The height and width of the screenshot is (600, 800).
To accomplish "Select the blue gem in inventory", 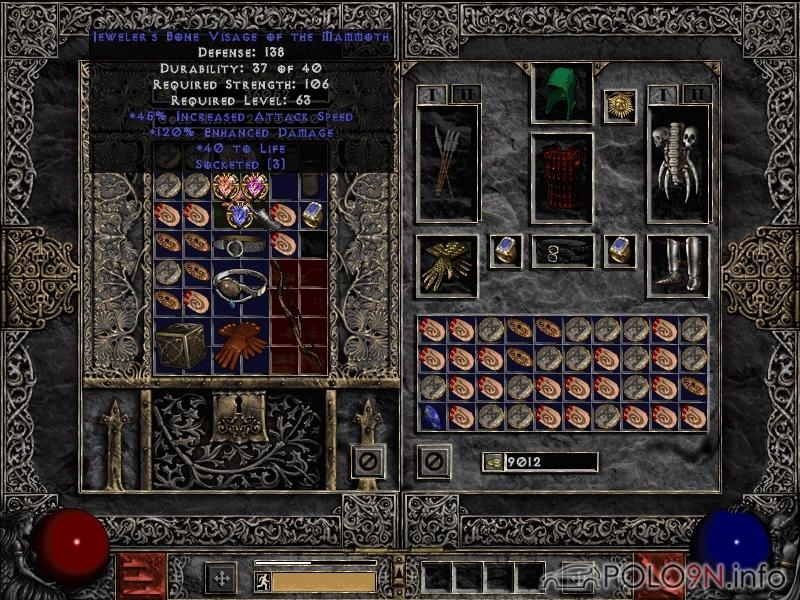I will [432, 416].
